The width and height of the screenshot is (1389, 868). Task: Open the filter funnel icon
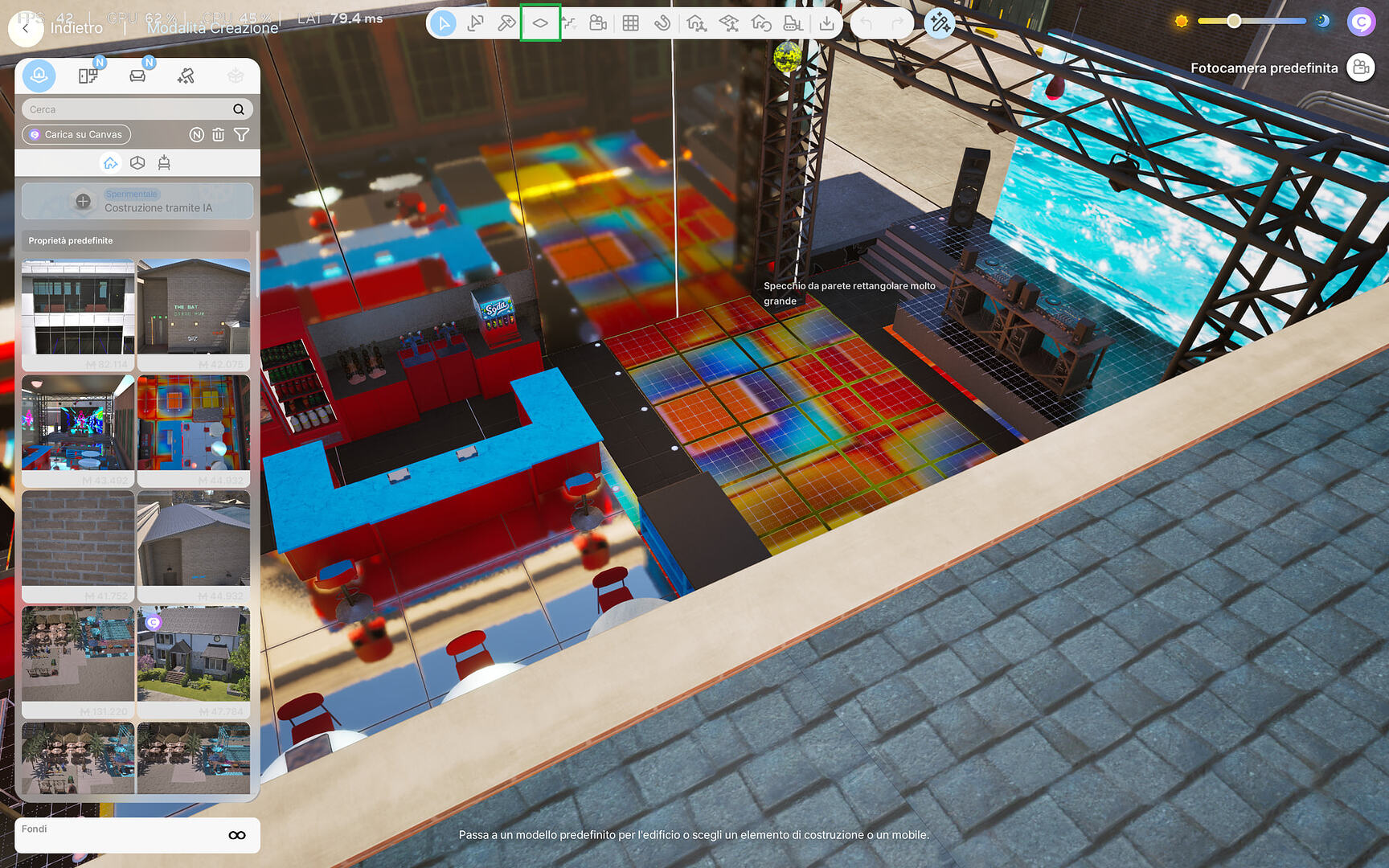[242, 134]
